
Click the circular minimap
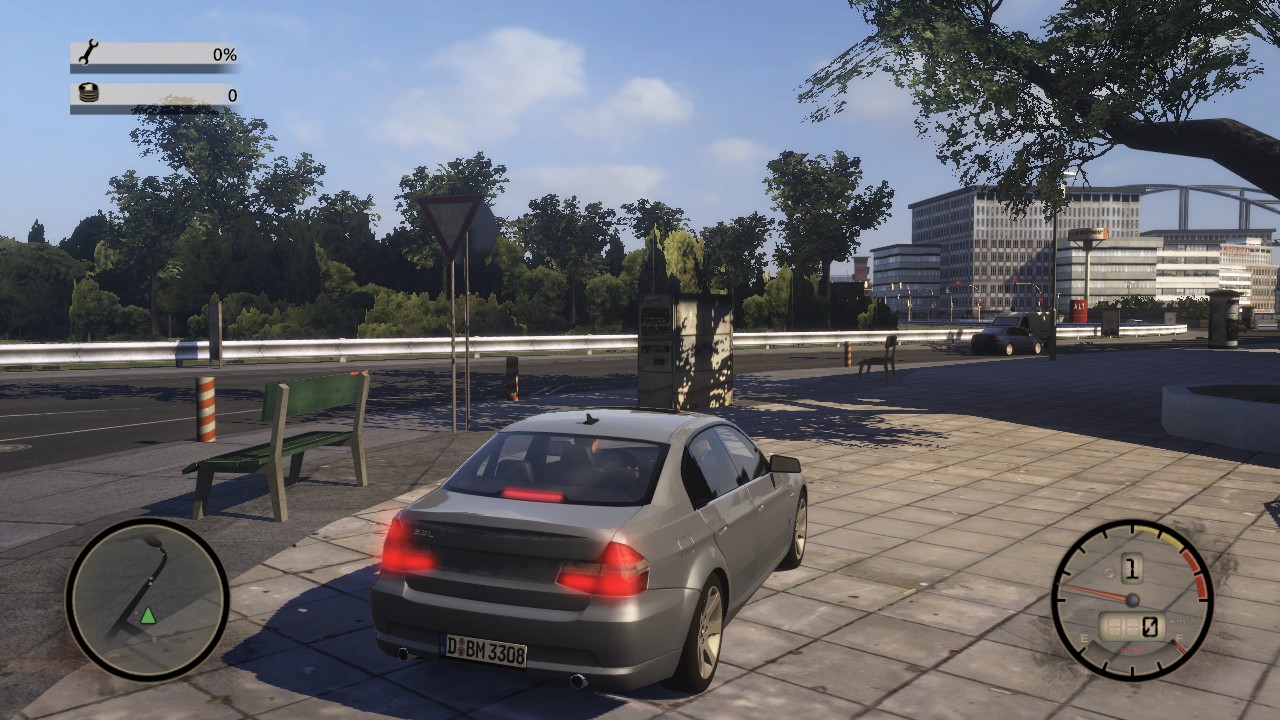pos(147,599)
